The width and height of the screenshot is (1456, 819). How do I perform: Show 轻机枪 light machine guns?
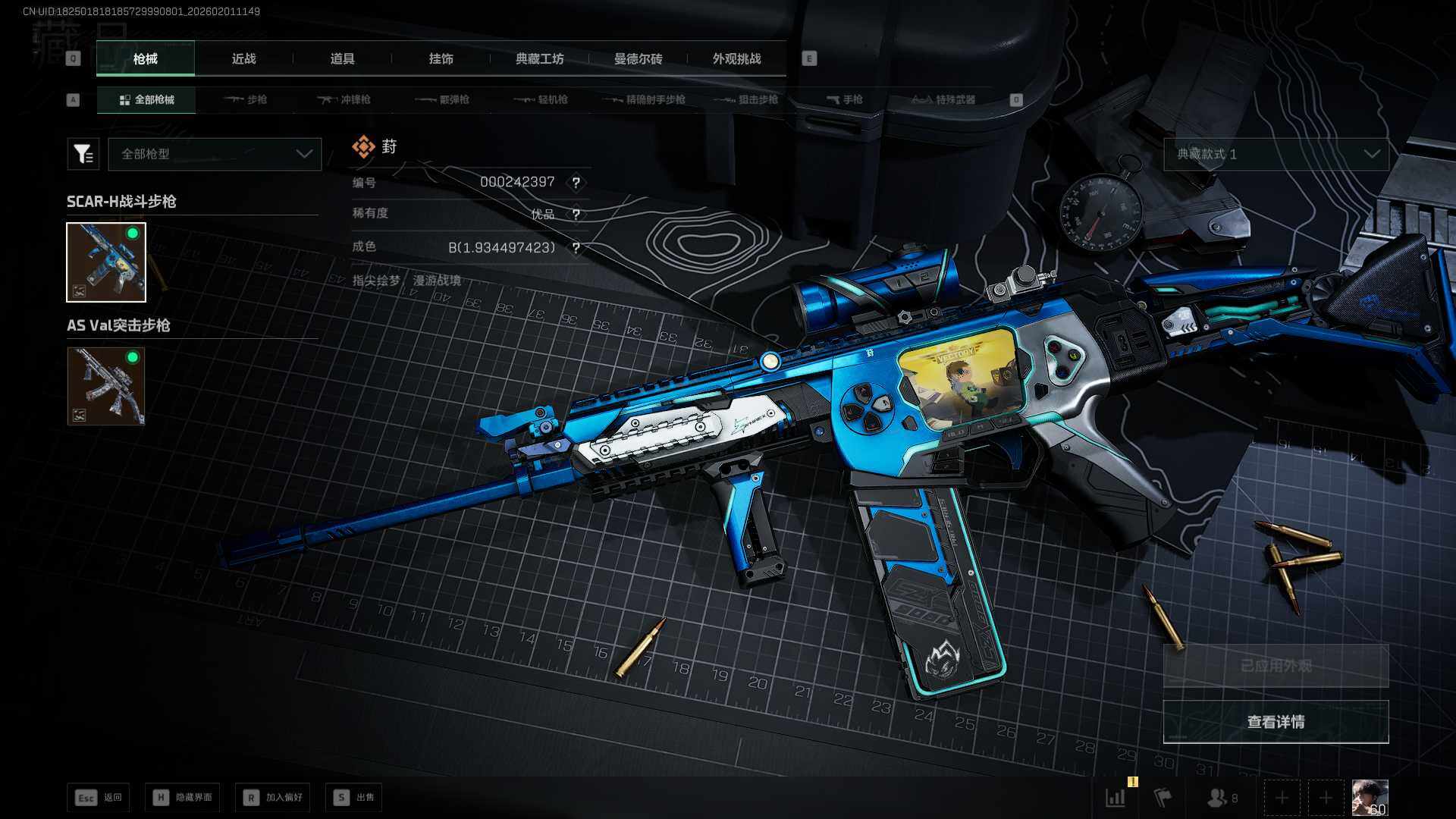tap(541, 99)
